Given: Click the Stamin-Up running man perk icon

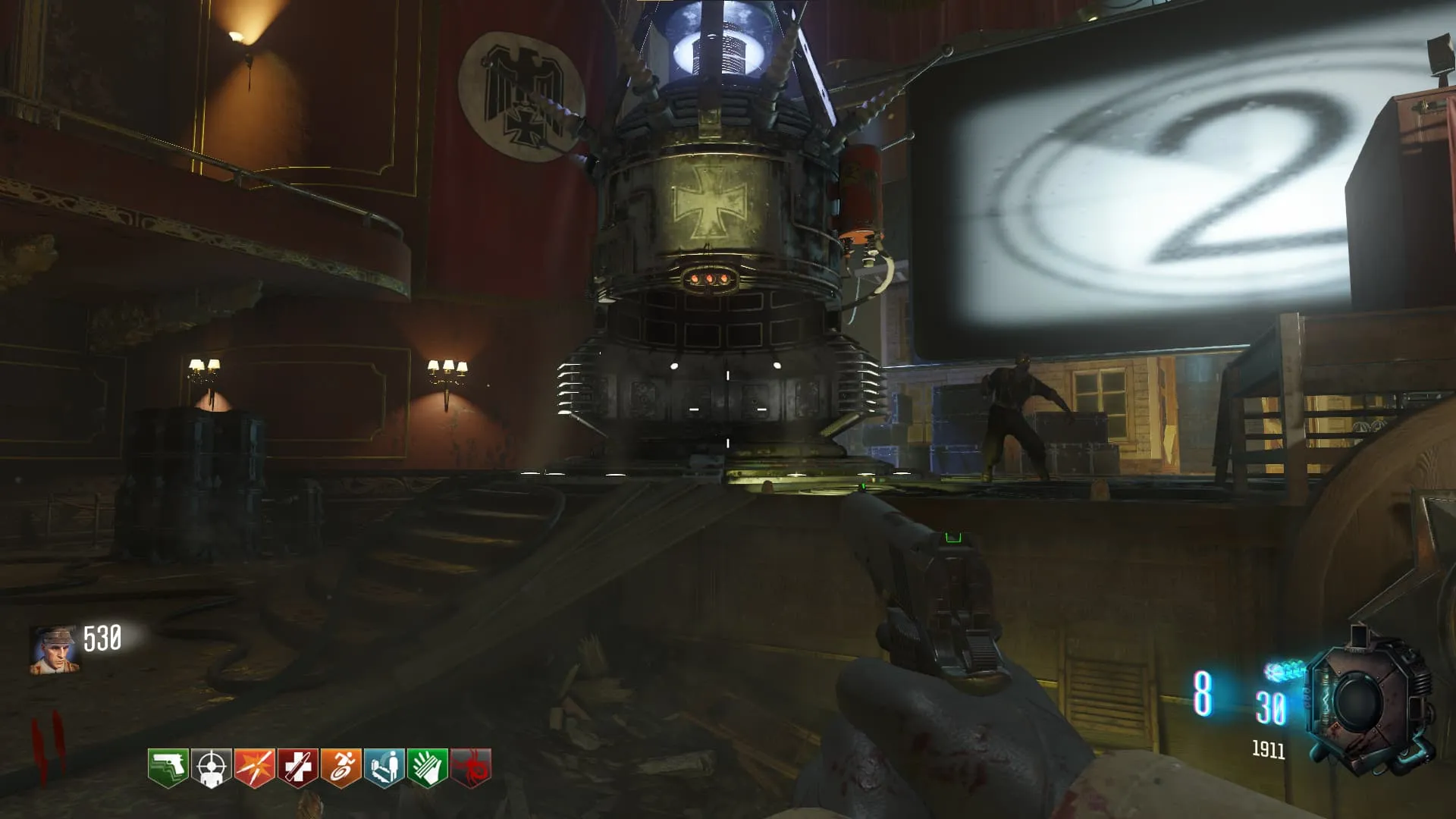Looking at the screenshot, I should click(x=340, y=767).
